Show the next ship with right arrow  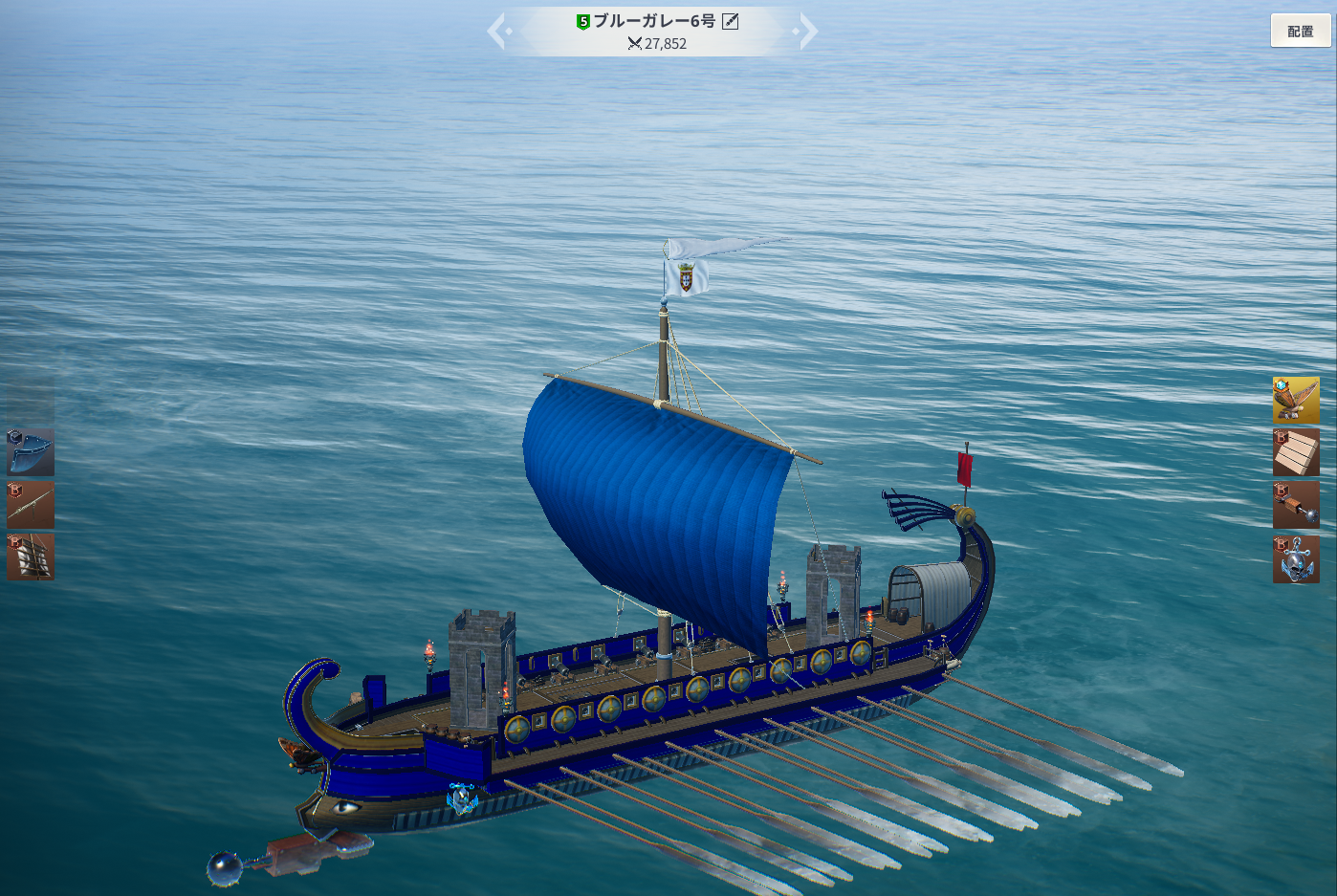[x=808, y=32]
